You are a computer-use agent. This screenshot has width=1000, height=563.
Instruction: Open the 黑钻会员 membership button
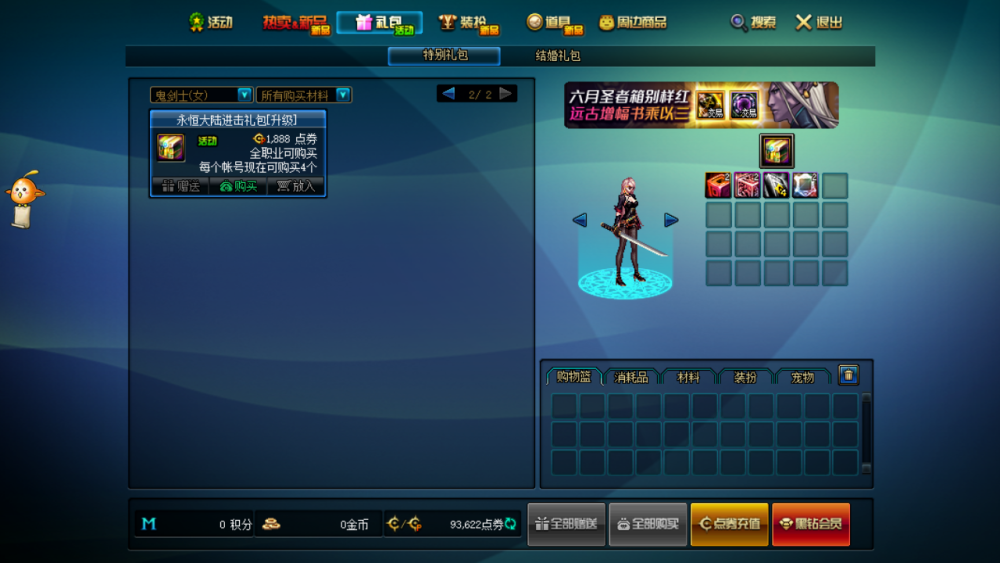(x=810, y=524)
